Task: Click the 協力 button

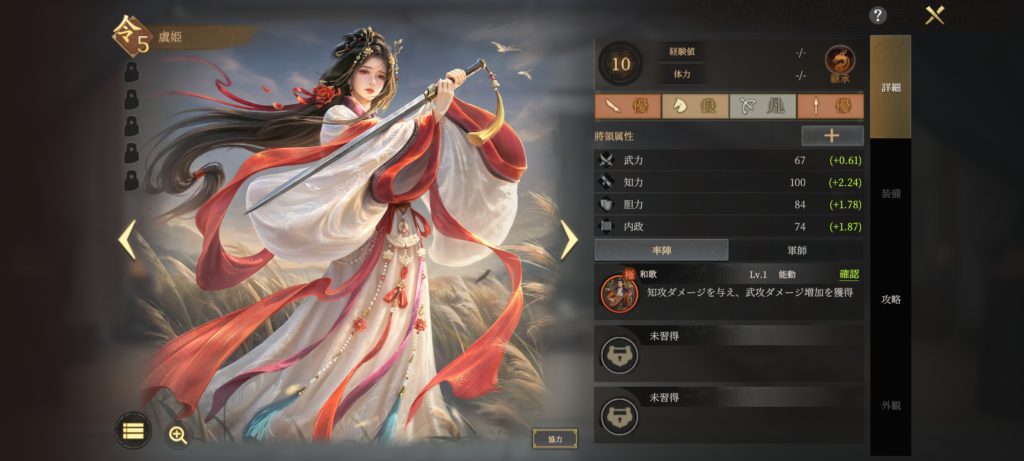Action: [x=555, y=439]
